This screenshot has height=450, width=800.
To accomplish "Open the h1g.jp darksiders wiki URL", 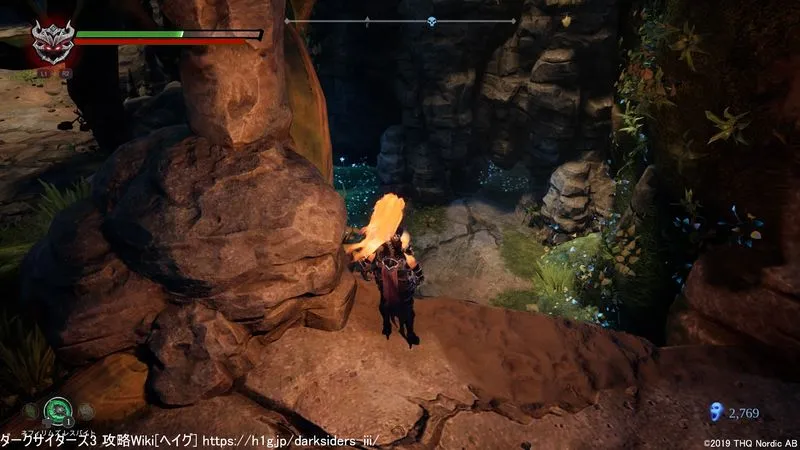I will (x=311, y=440).
